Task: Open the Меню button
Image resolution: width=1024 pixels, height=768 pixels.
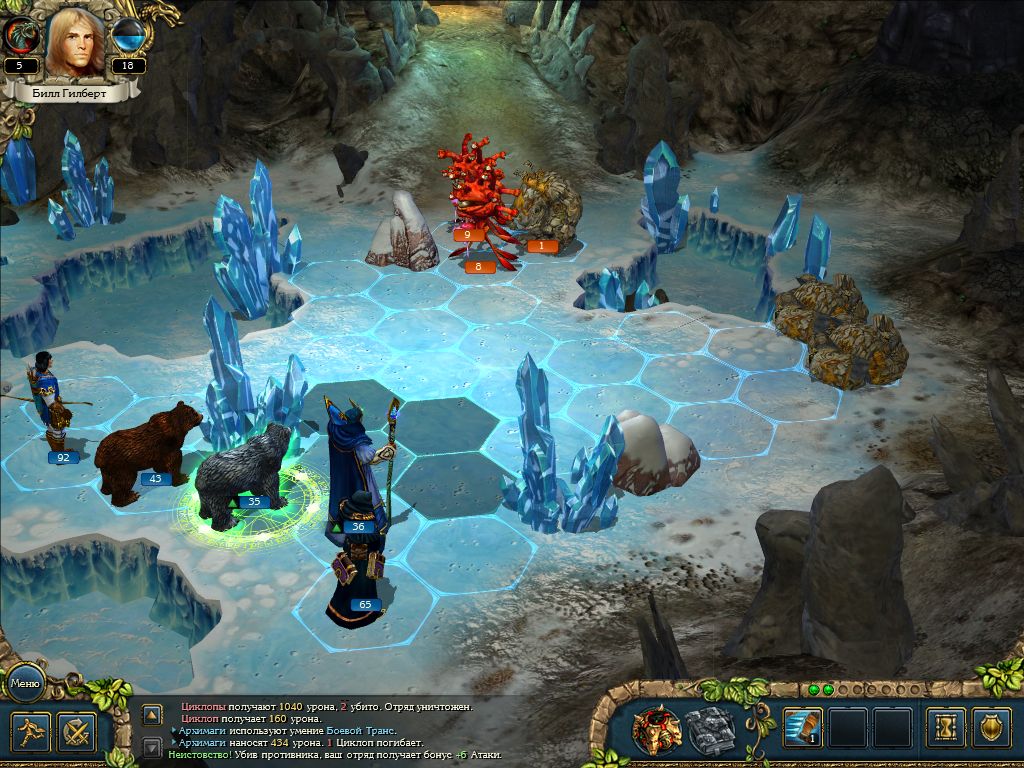Action: coord(24,684)
